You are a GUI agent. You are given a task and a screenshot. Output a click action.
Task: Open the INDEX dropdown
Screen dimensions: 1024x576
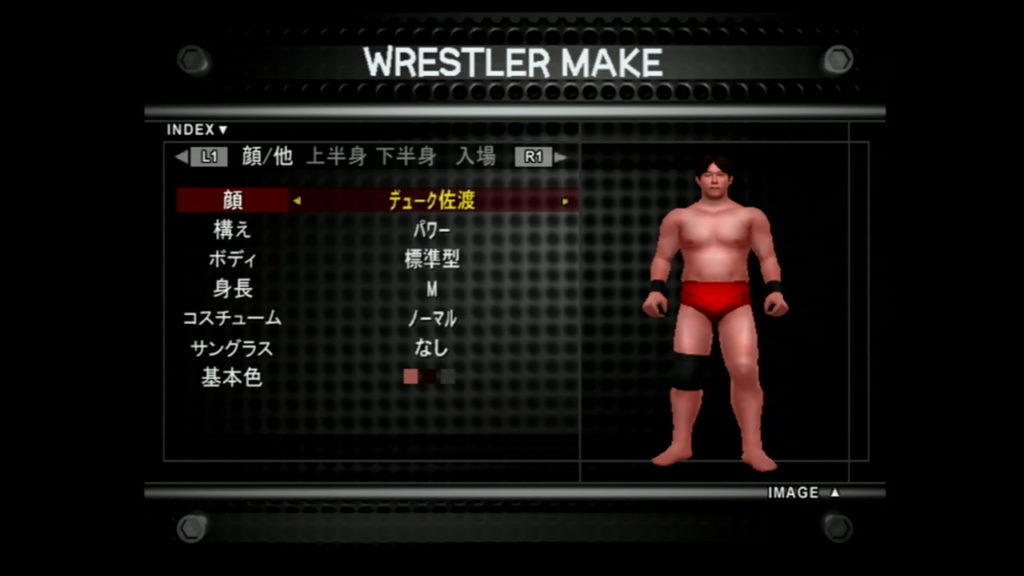click(x=197, y=129)
